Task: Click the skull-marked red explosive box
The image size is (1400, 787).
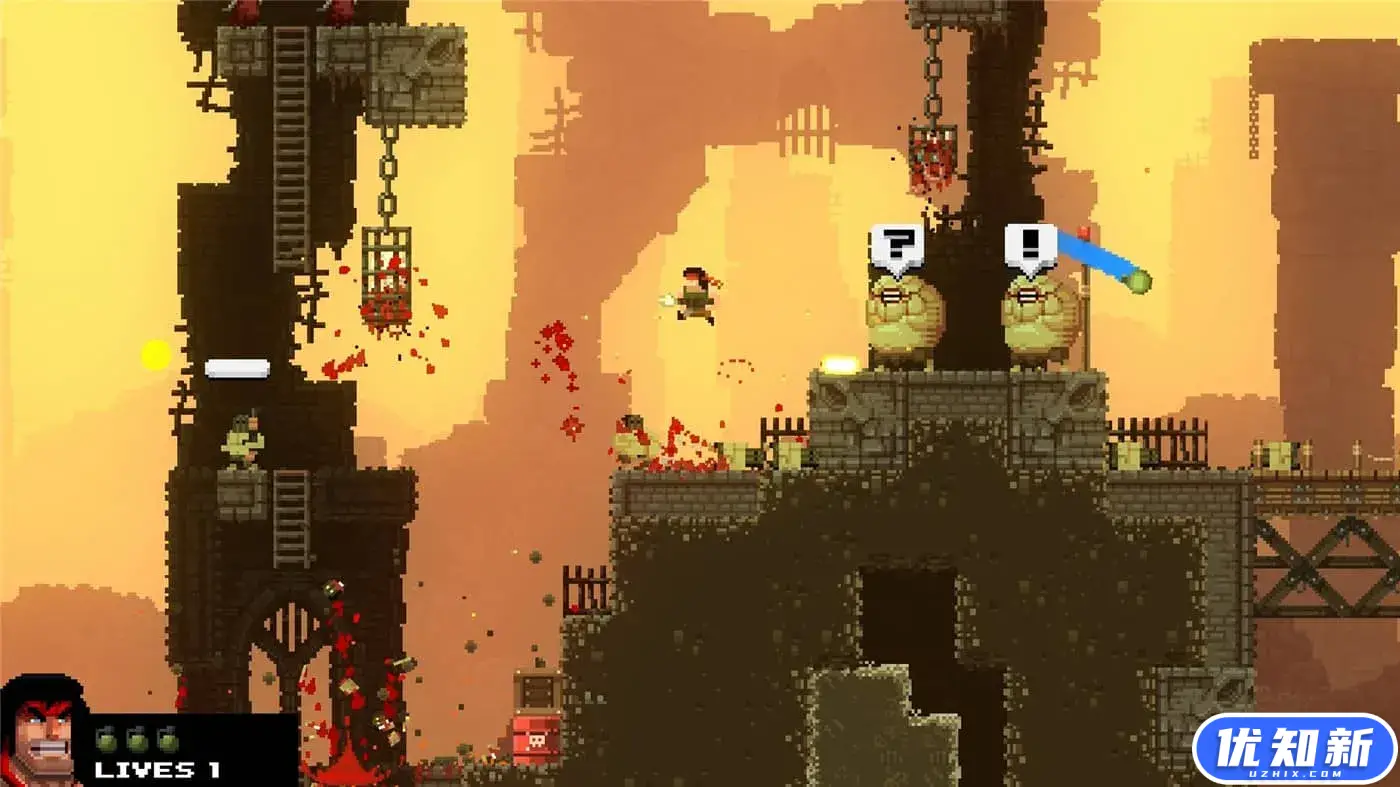Action: (535, 740)
